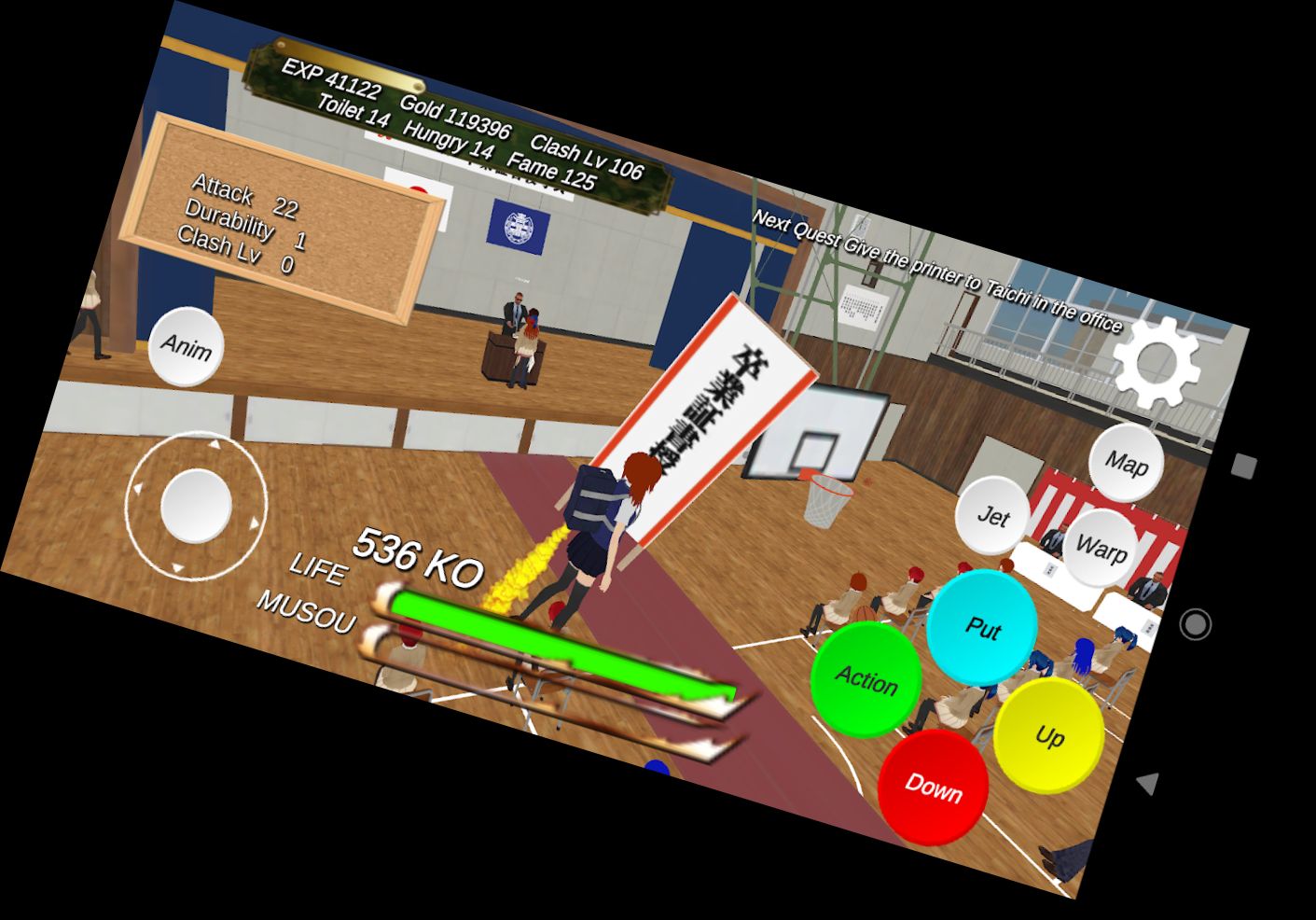Tap Warp to teleport
This screenshot has width=1316, height=920.
tap(1101, 548)
